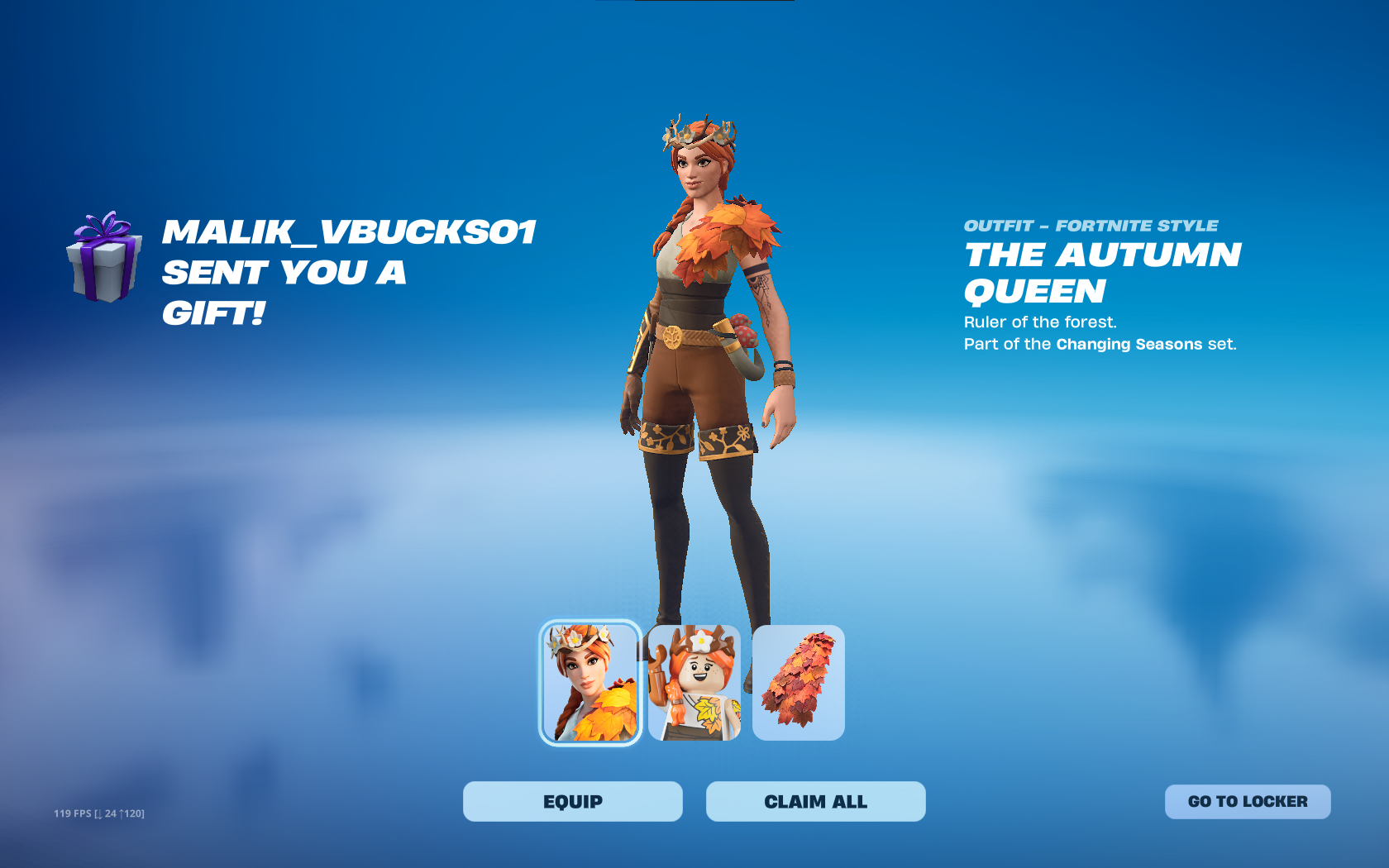Go to the Locker
The image size is (1389, 868).
(1247, 801)
